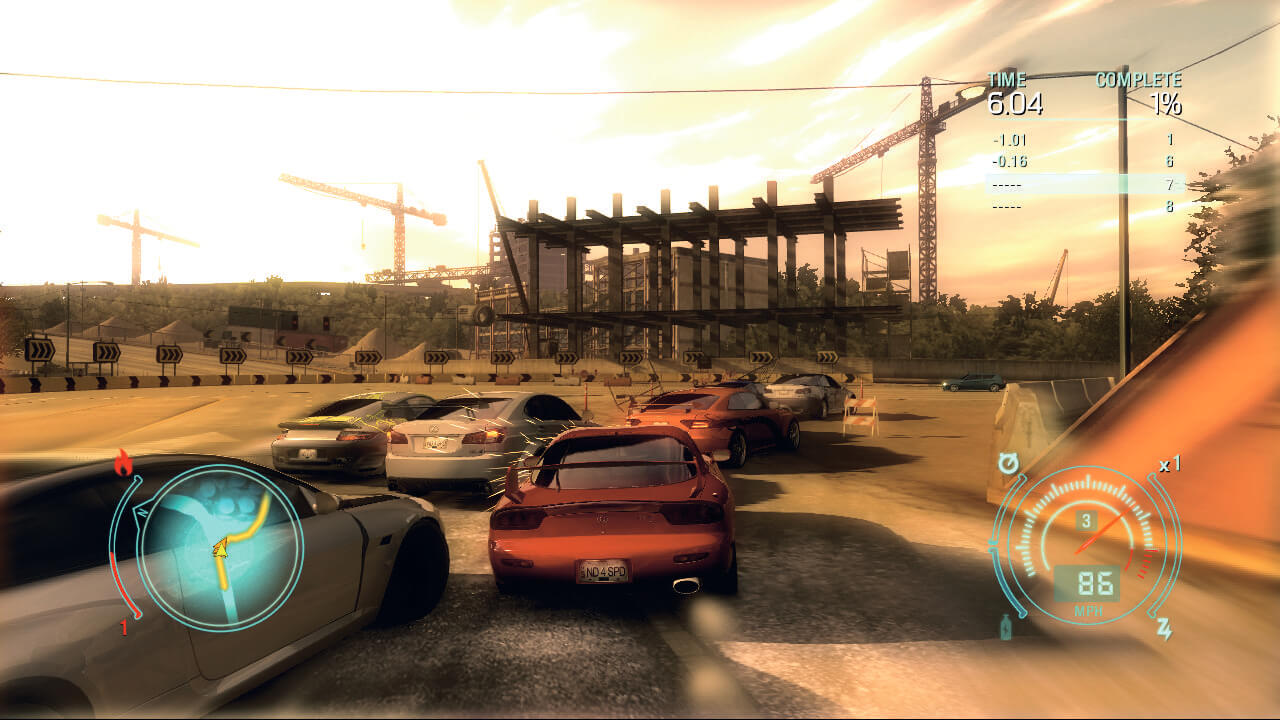
Task: Activate the lightning bolt speedbreaker icon
Action: pos(1164,629)
